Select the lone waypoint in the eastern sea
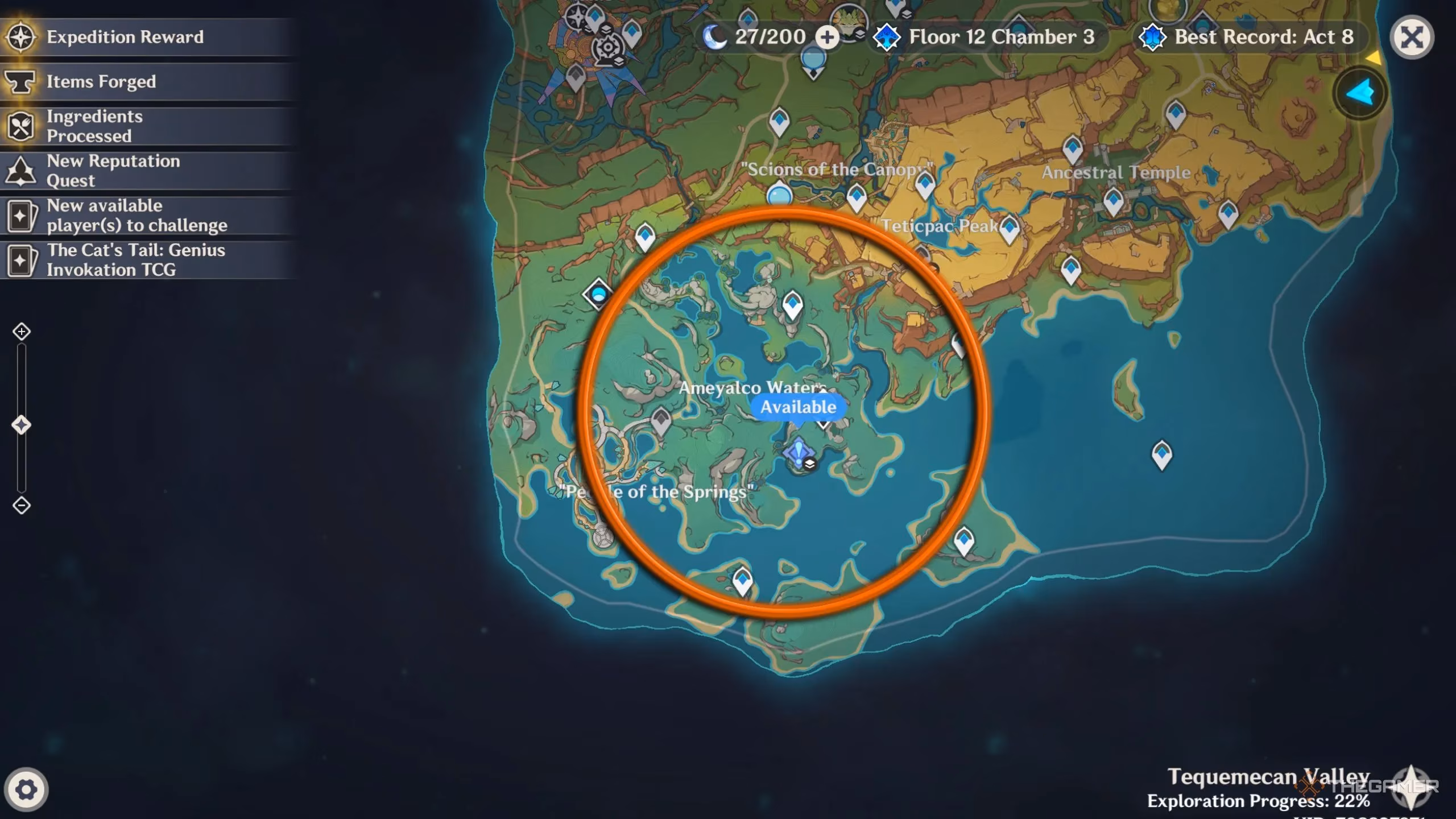 coord(1161,454)
